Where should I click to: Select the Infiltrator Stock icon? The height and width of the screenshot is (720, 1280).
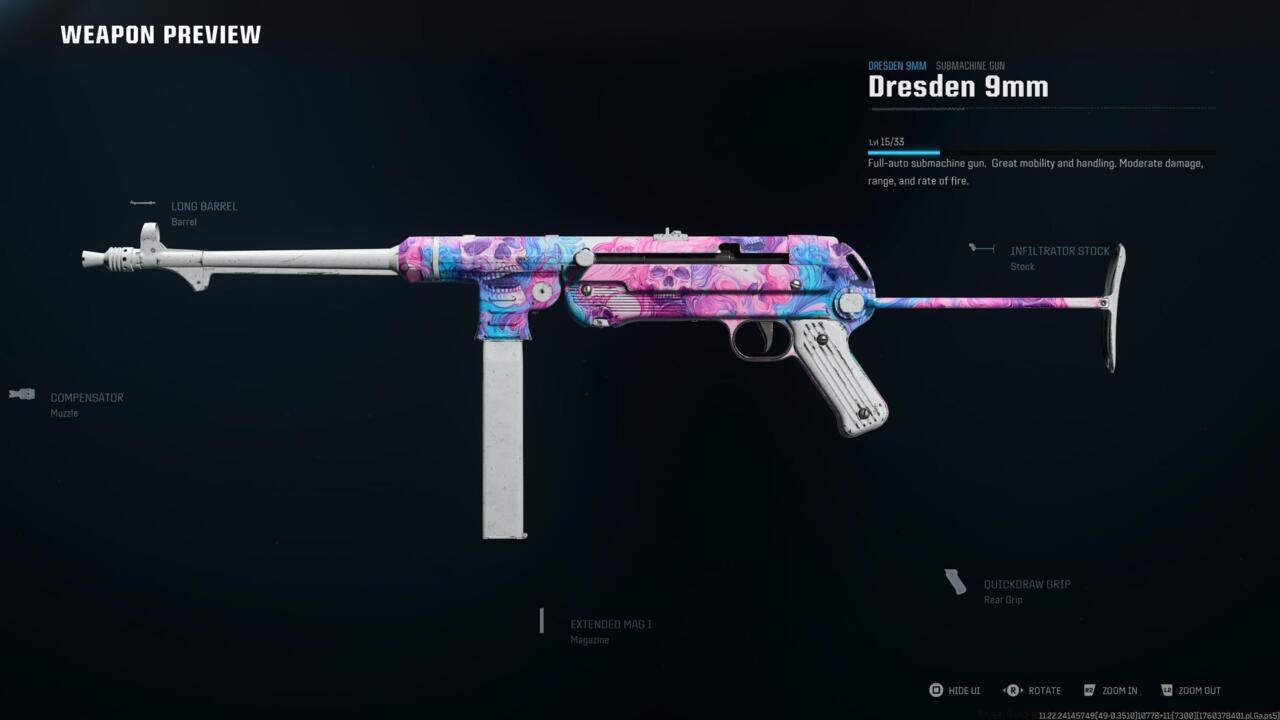(x=980, y=248)
